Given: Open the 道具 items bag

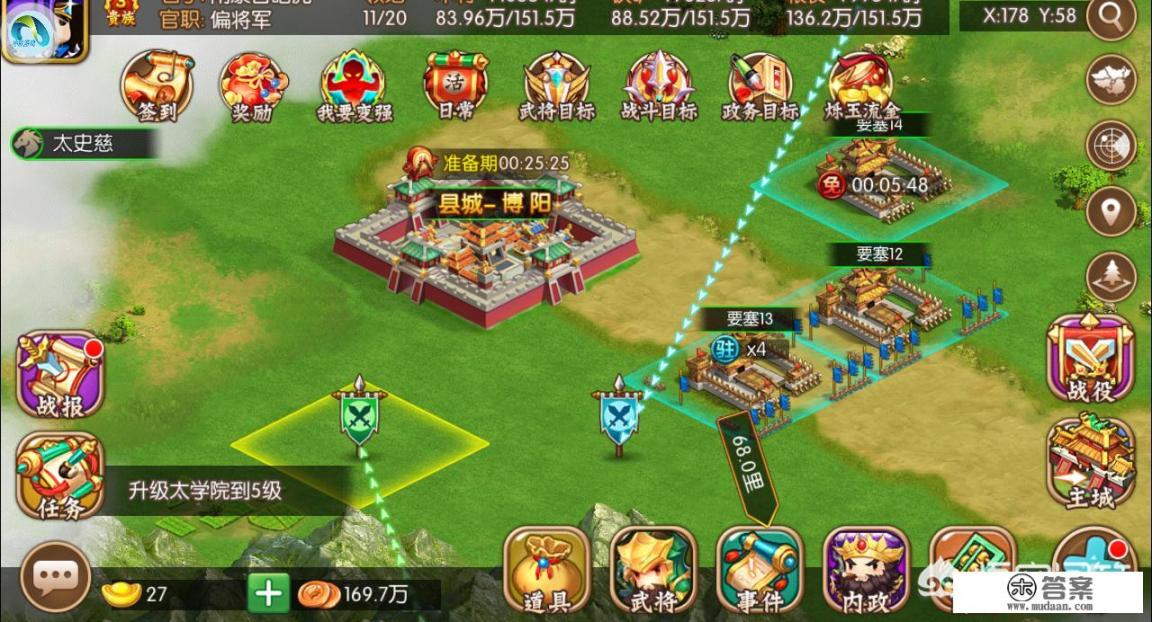Looking at the screenshot, I should 546,570.
